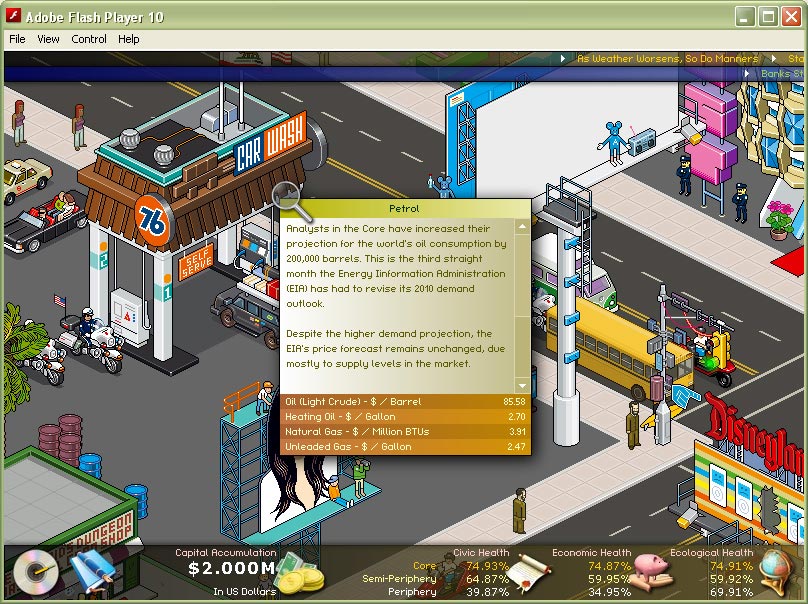Open the File menu
The width and height of the screenshot is (808, 604).
17,39
